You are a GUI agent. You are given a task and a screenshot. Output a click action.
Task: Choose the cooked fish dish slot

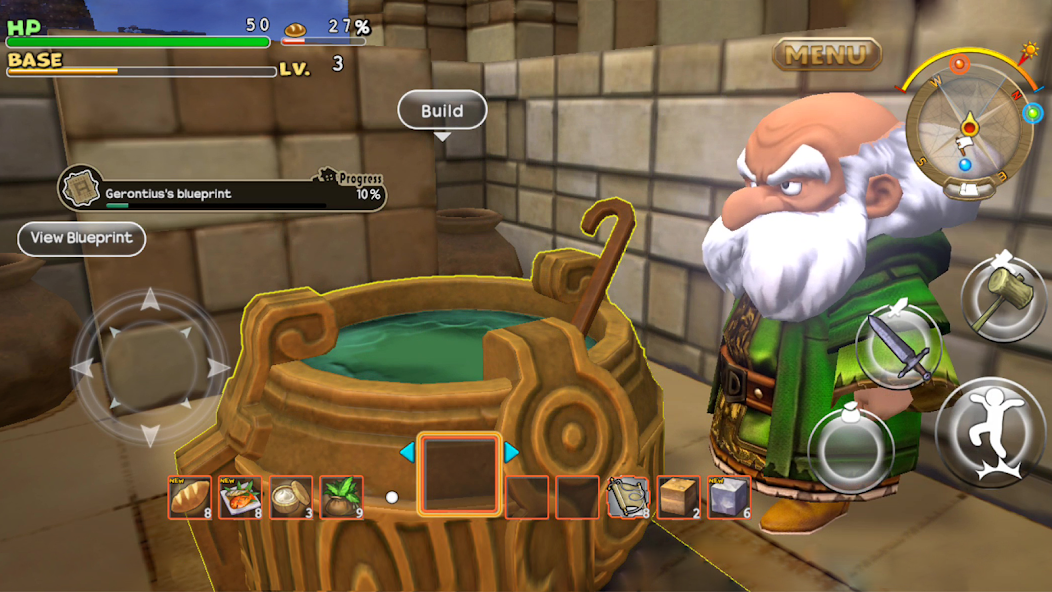point(240,497)
